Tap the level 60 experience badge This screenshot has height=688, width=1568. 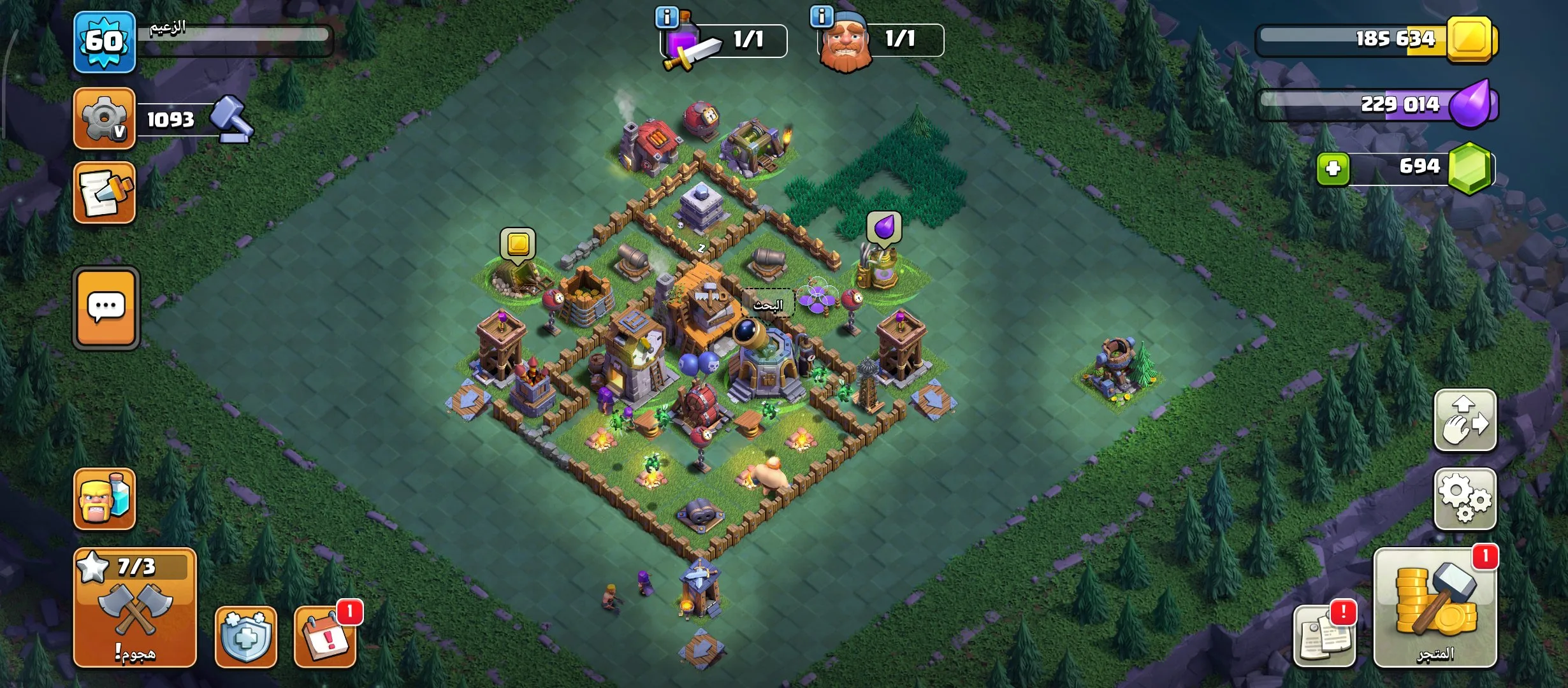(105, 42)
